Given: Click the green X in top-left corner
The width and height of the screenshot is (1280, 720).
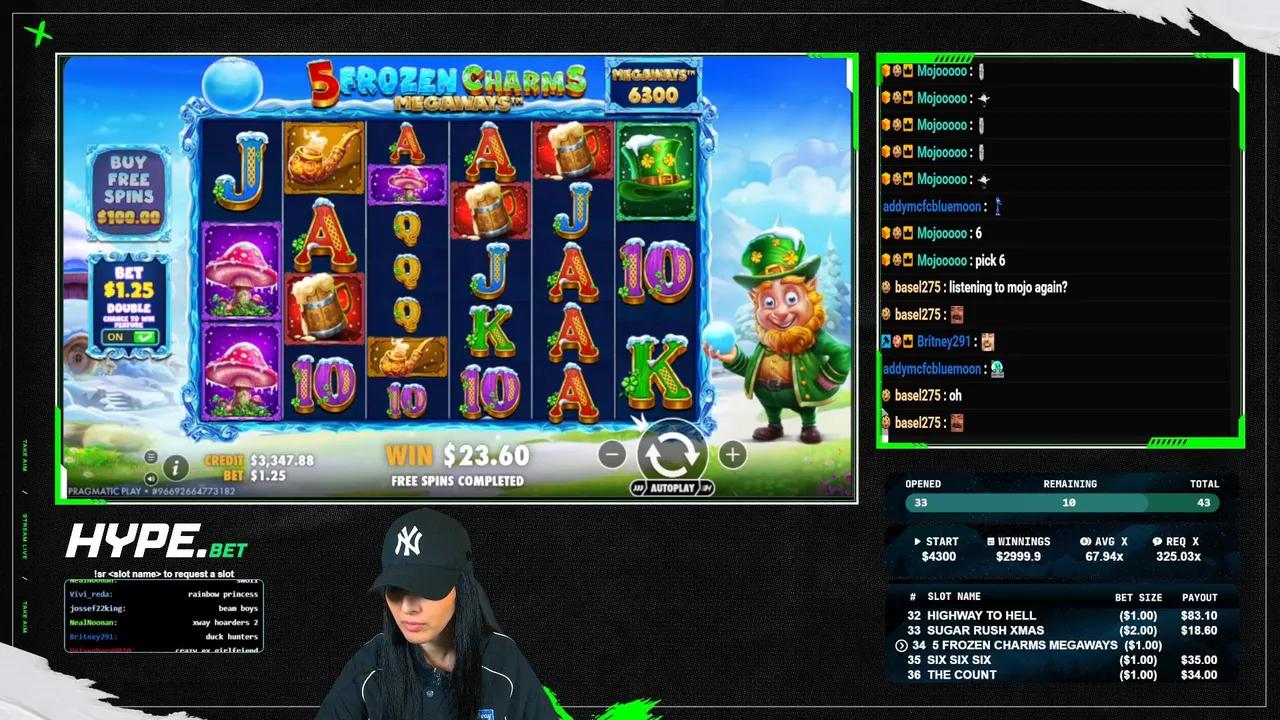Looking at the screenshot, I should [x=38, y=34].
